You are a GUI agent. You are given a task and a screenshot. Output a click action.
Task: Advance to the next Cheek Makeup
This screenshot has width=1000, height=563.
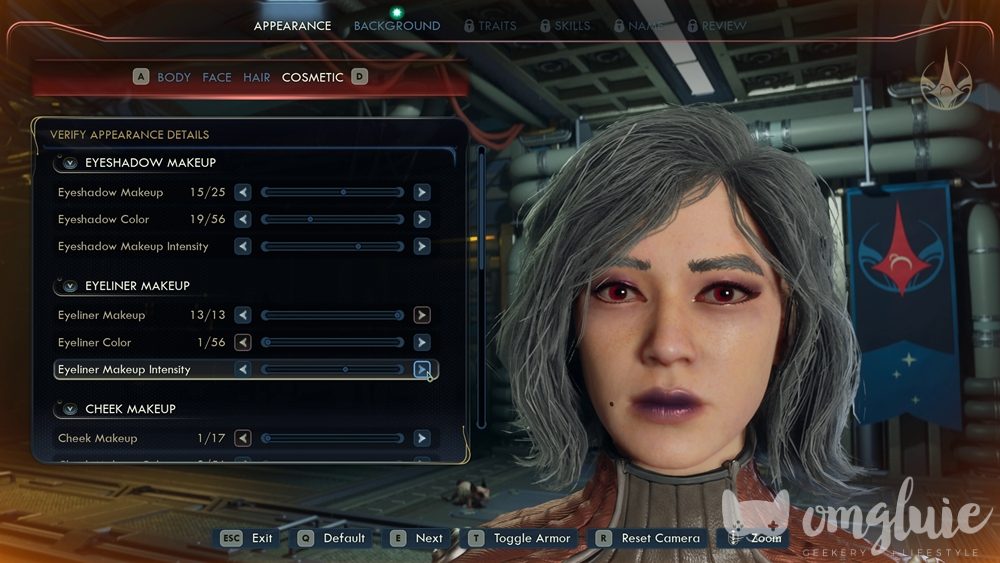tap(422, 438)
